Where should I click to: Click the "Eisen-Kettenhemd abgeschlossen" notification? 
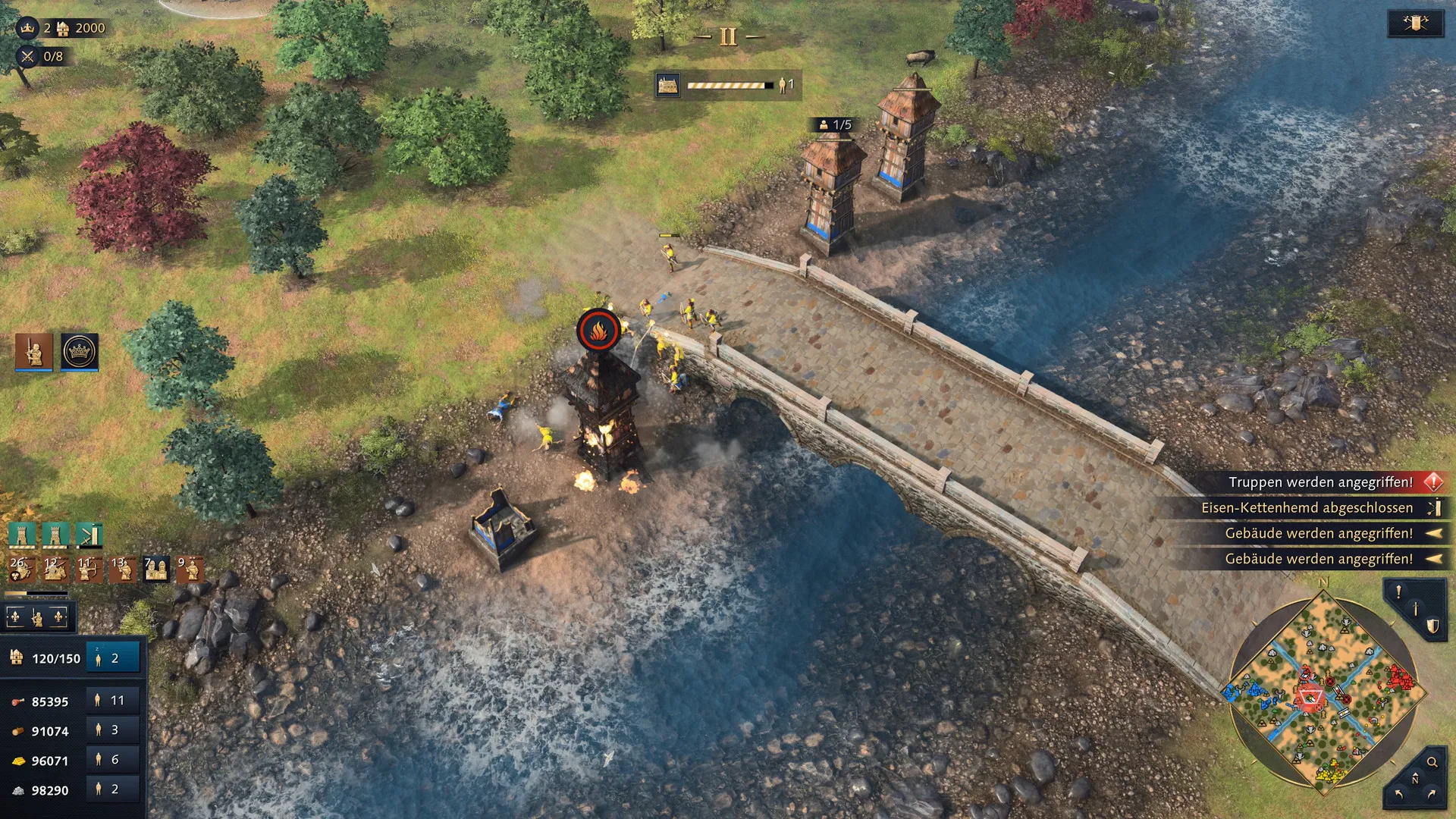1307,508
